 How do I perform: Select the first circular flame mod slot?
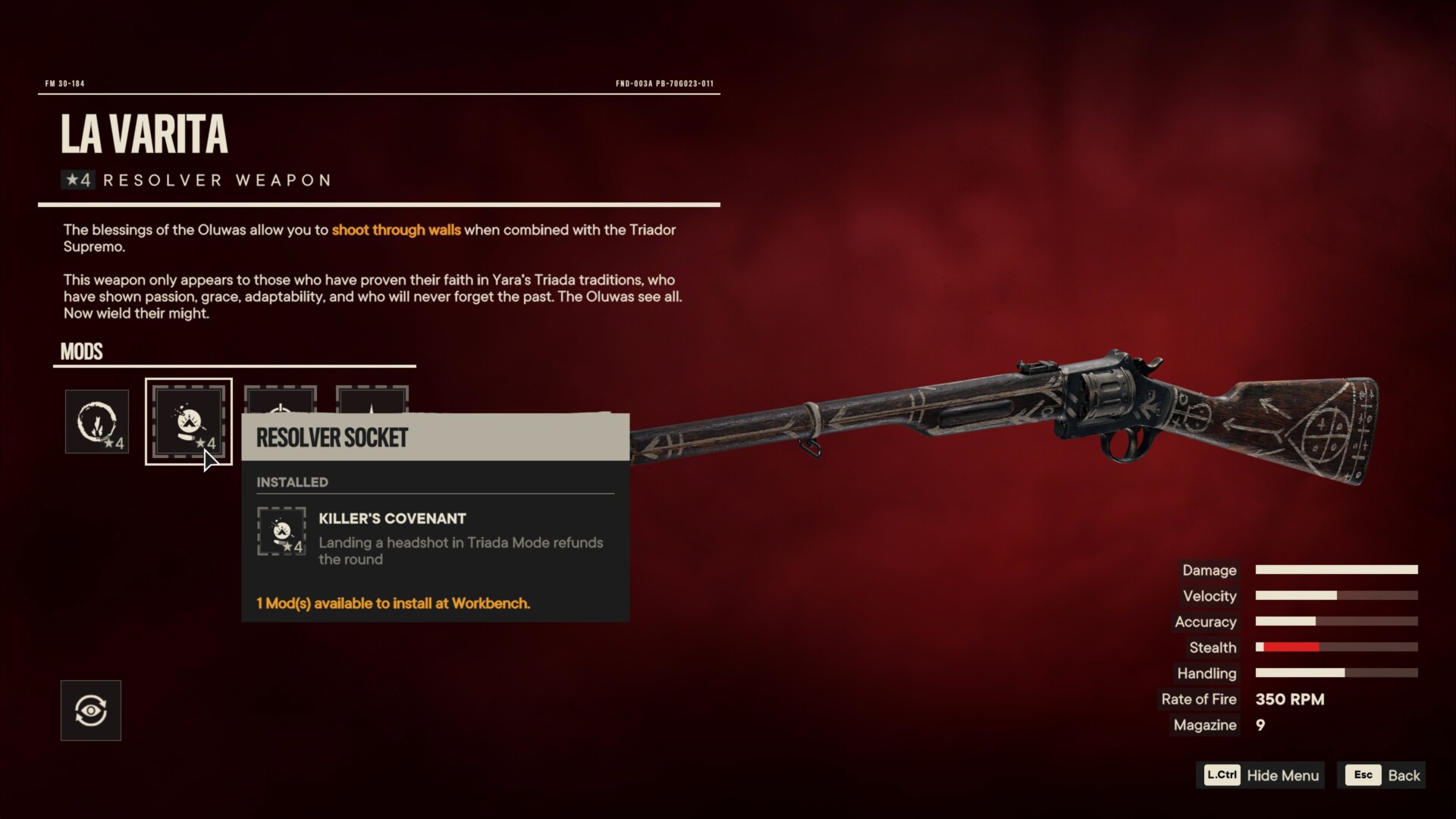[97, 422]
